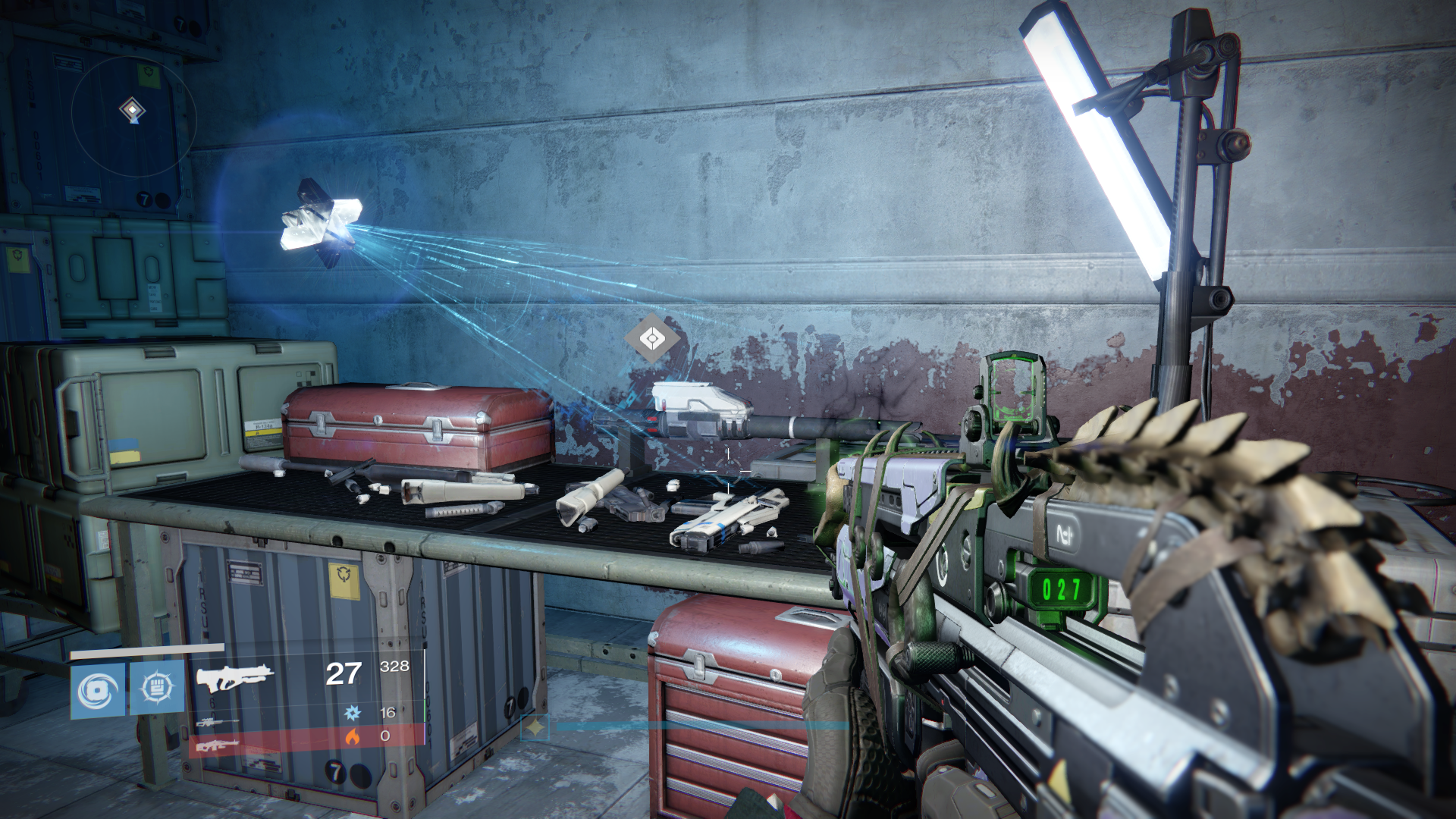The width and height of the screenshot is (1456, 819).
Task: Click the orange solar damage icon
Action: pos(352,736)
